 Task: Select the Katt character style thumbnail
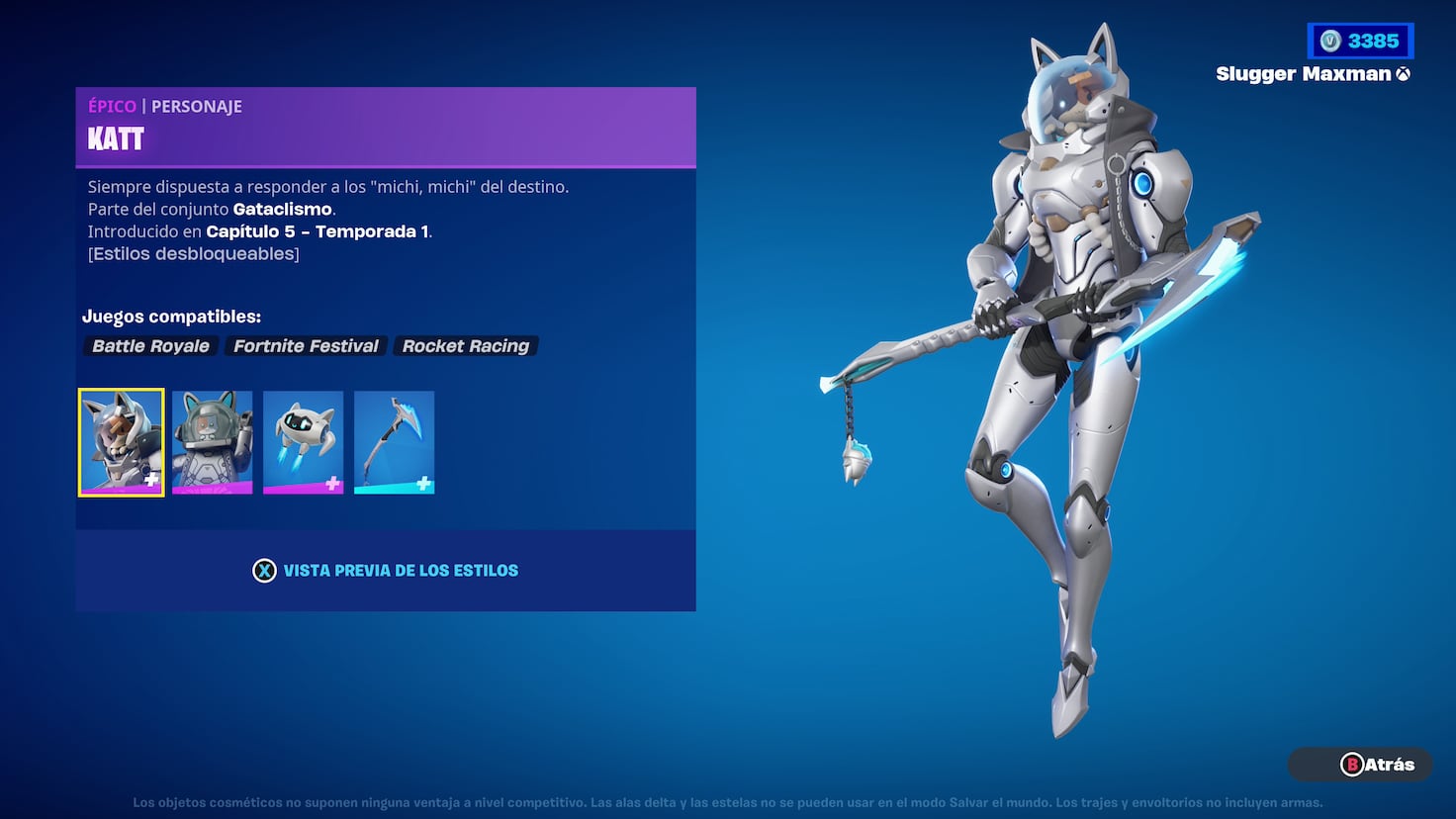120,442
